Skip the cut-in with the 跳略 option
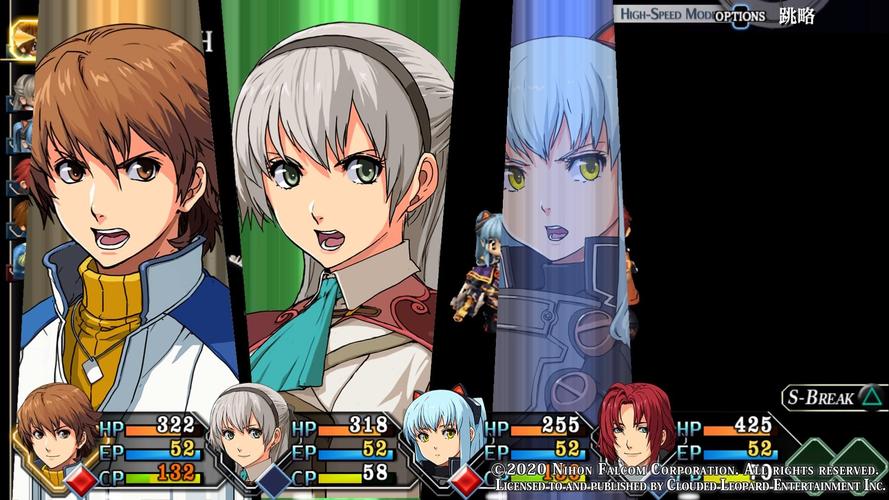This screenshot has height=500, width=889. click(797, 16)
